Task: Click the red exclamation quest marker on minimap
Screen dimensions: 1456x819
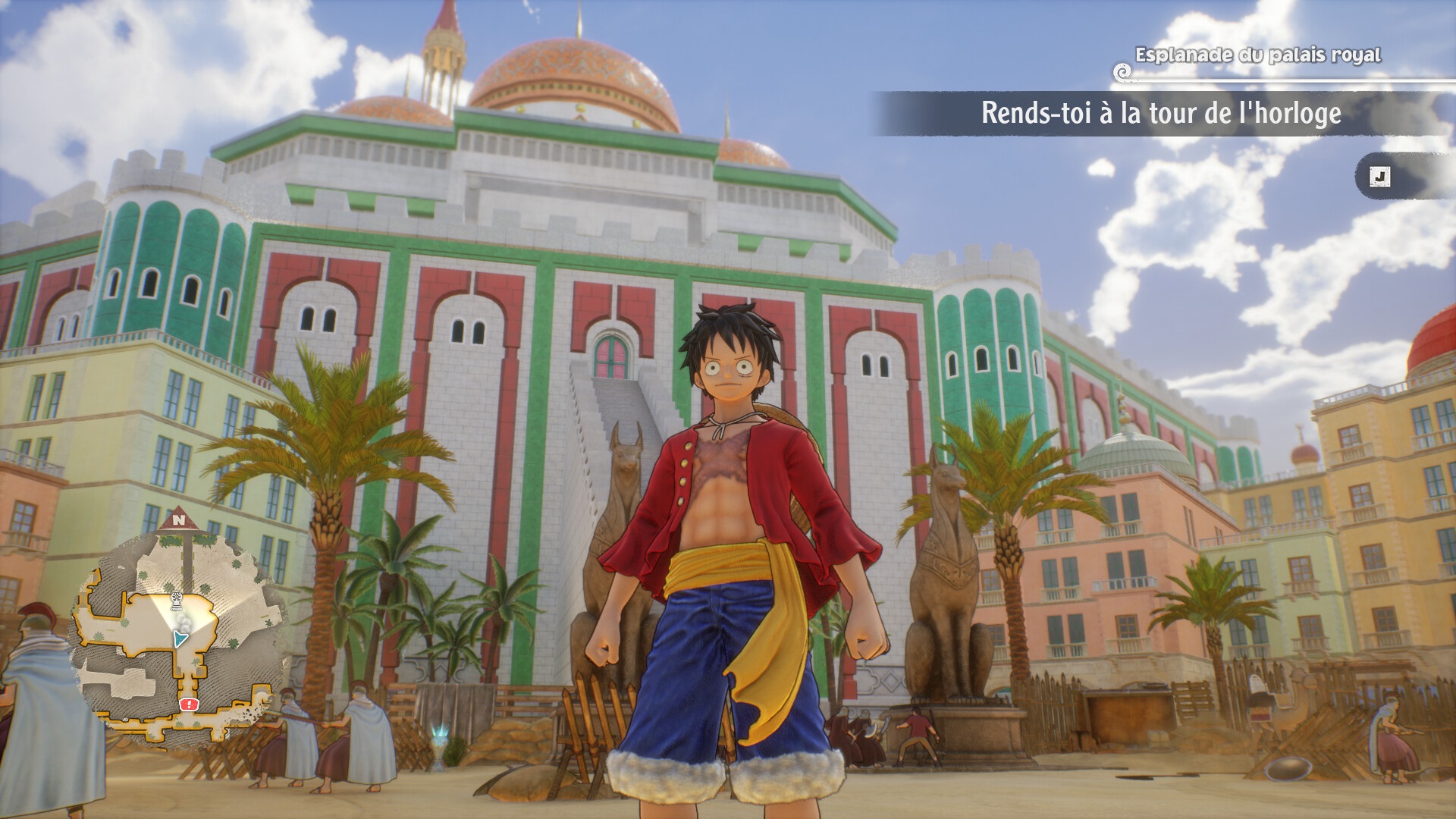Action: click(x=188, y=704)
